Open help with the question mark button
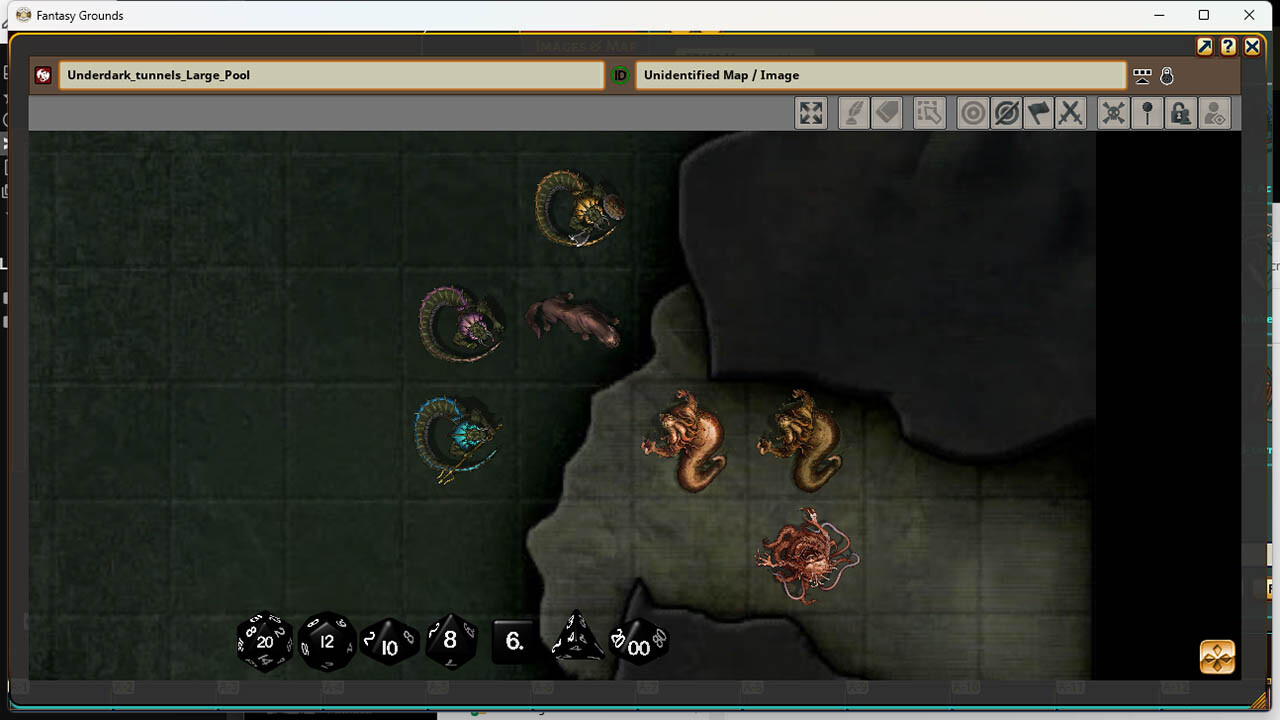Image resolution: width=1280 pixels, height=720 pixels. click(1227, 46)
